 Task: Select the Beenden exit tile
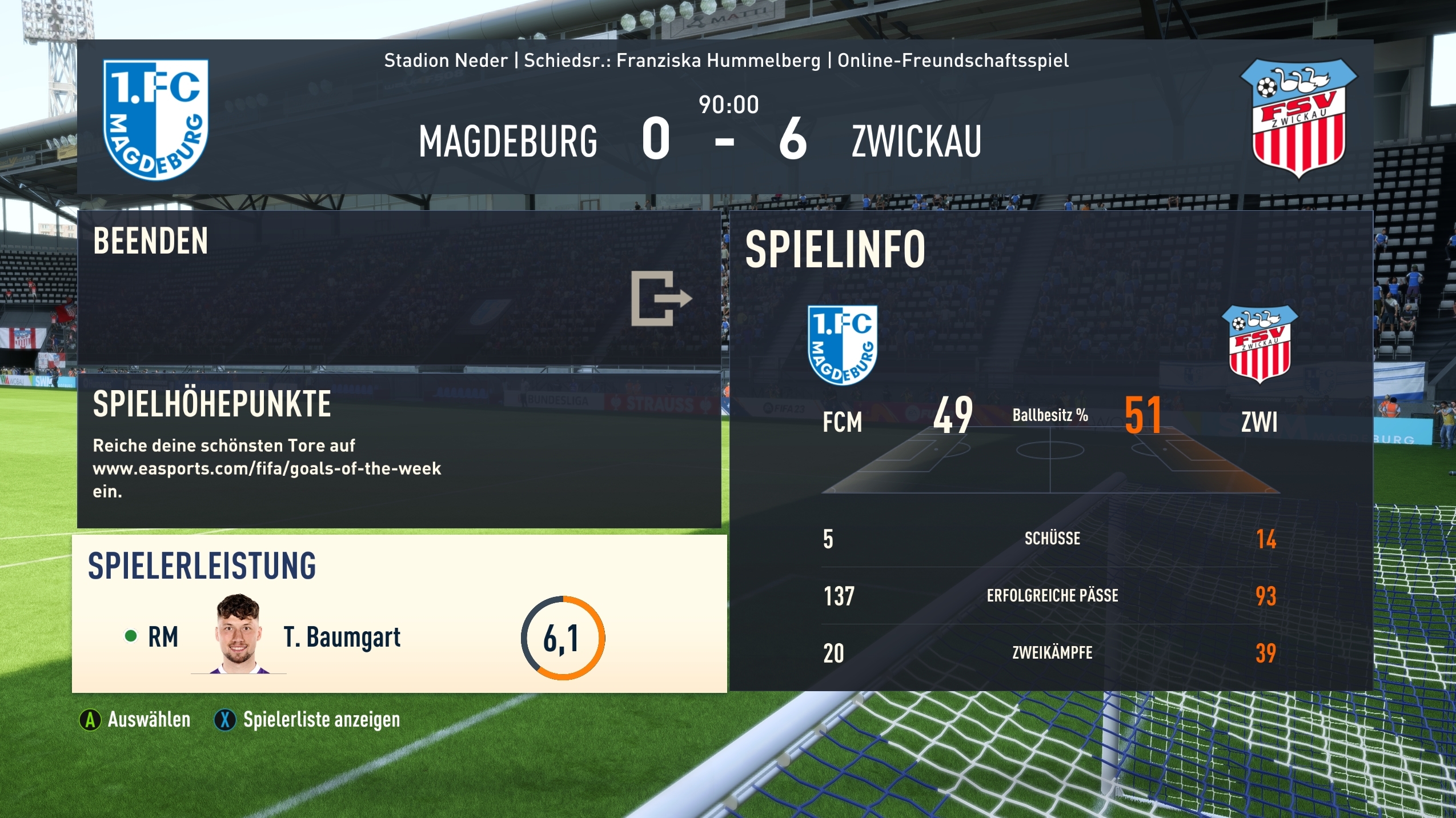tap(399, 288)
